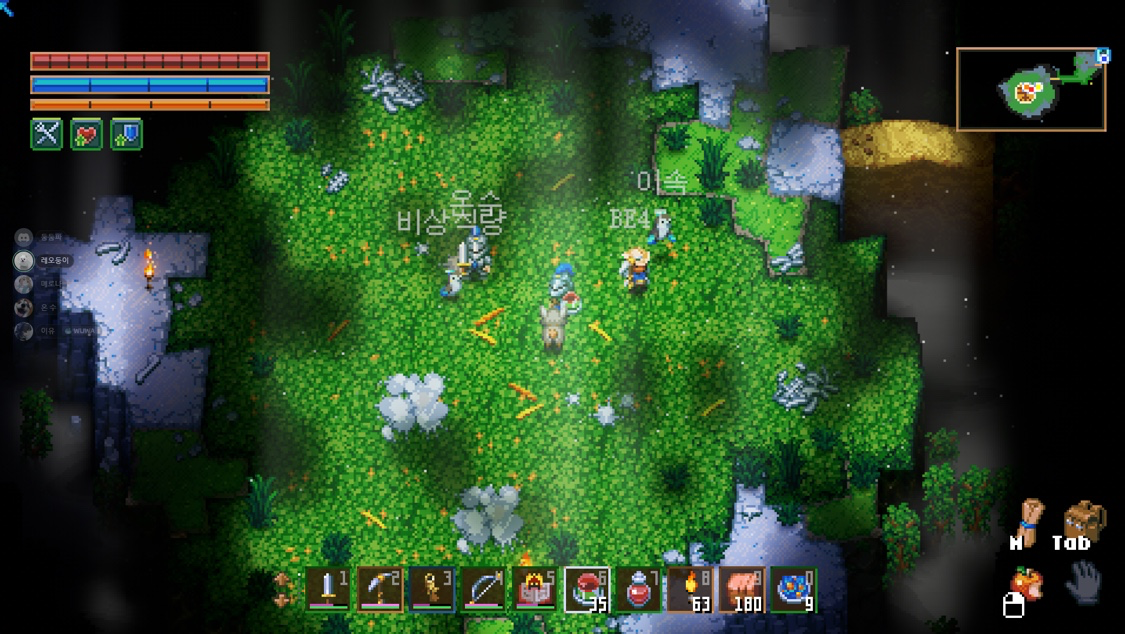Inspect the crossed swords buff icon
1125x634 pixels.
click(x=47, y=134)
